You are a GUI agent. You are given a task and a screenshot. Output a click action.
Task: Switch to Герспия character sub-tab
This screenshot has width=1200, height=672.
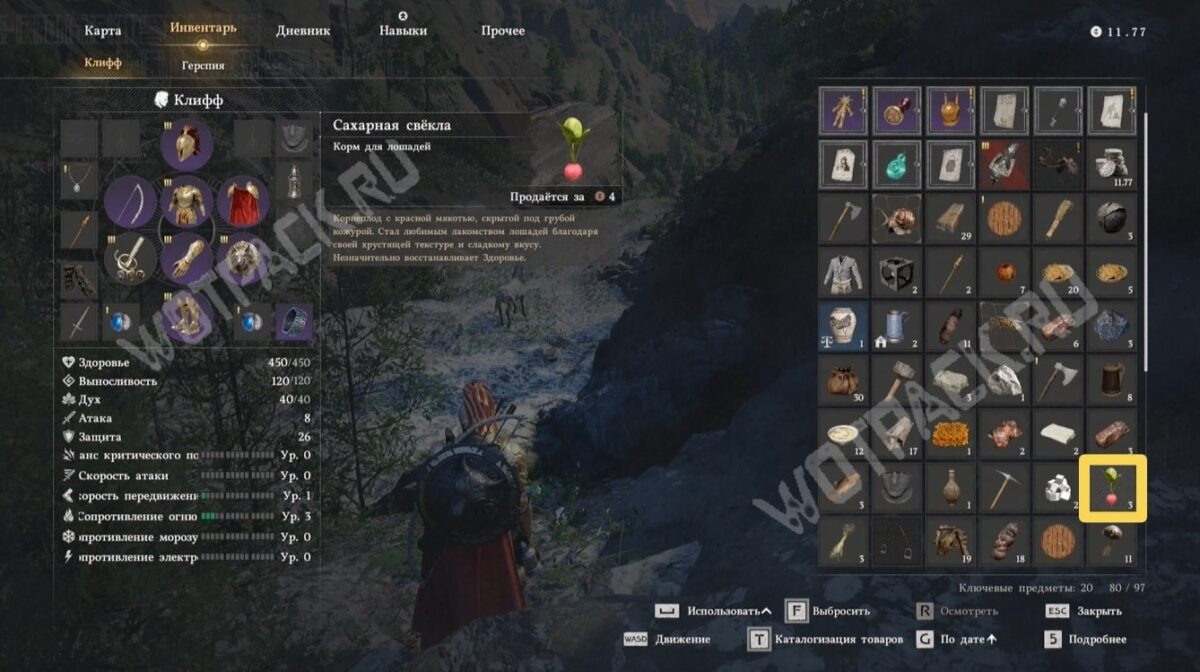click(203, 65)
